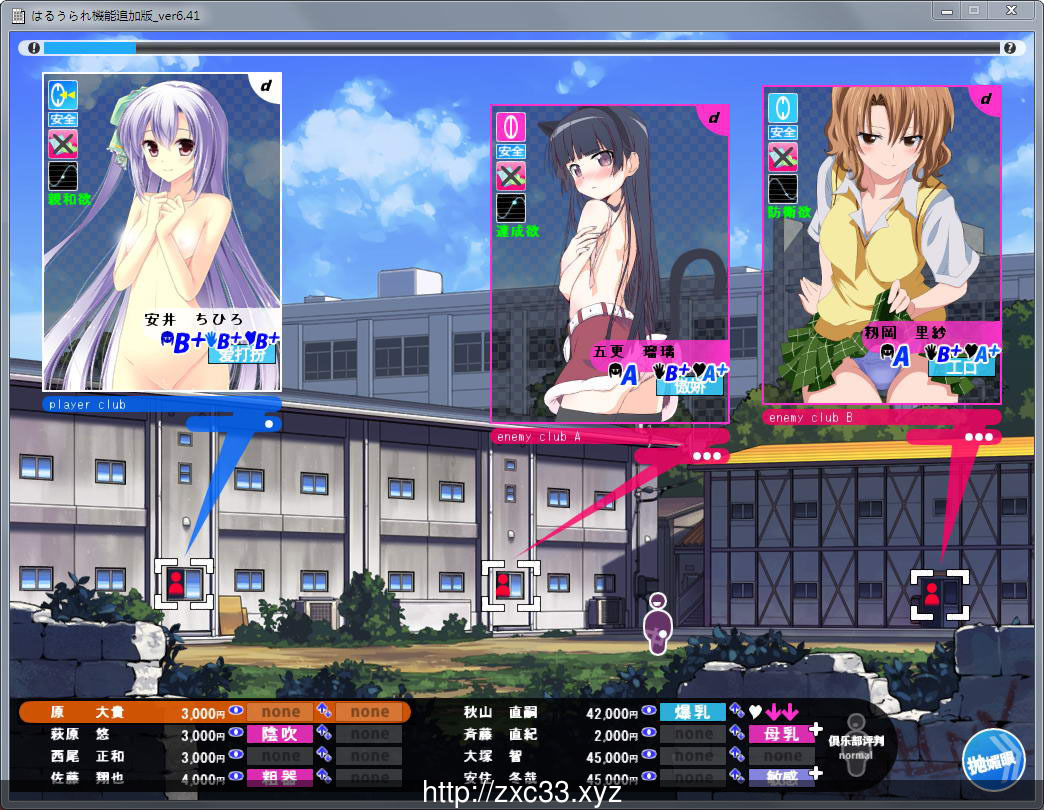Screen dimensions: 1044x810
Task: Open the 倶楽部評判 club reputation indicator
Action: click(855, 743)
